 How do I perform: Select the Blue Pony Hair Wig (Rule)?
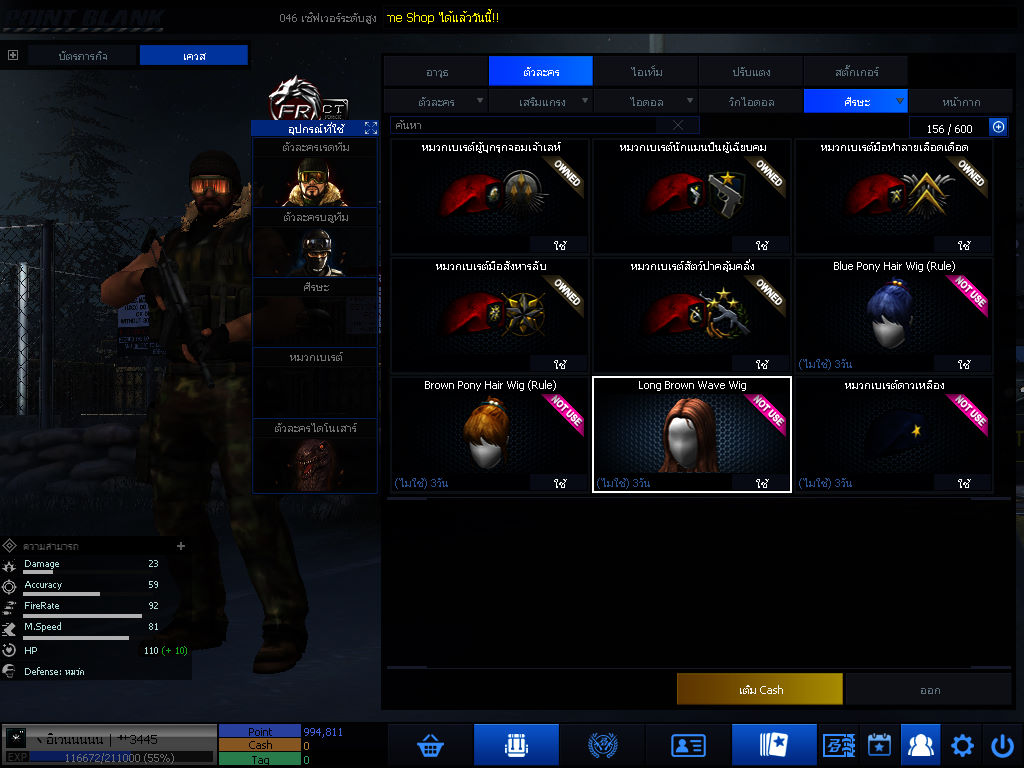pos(894,316)
